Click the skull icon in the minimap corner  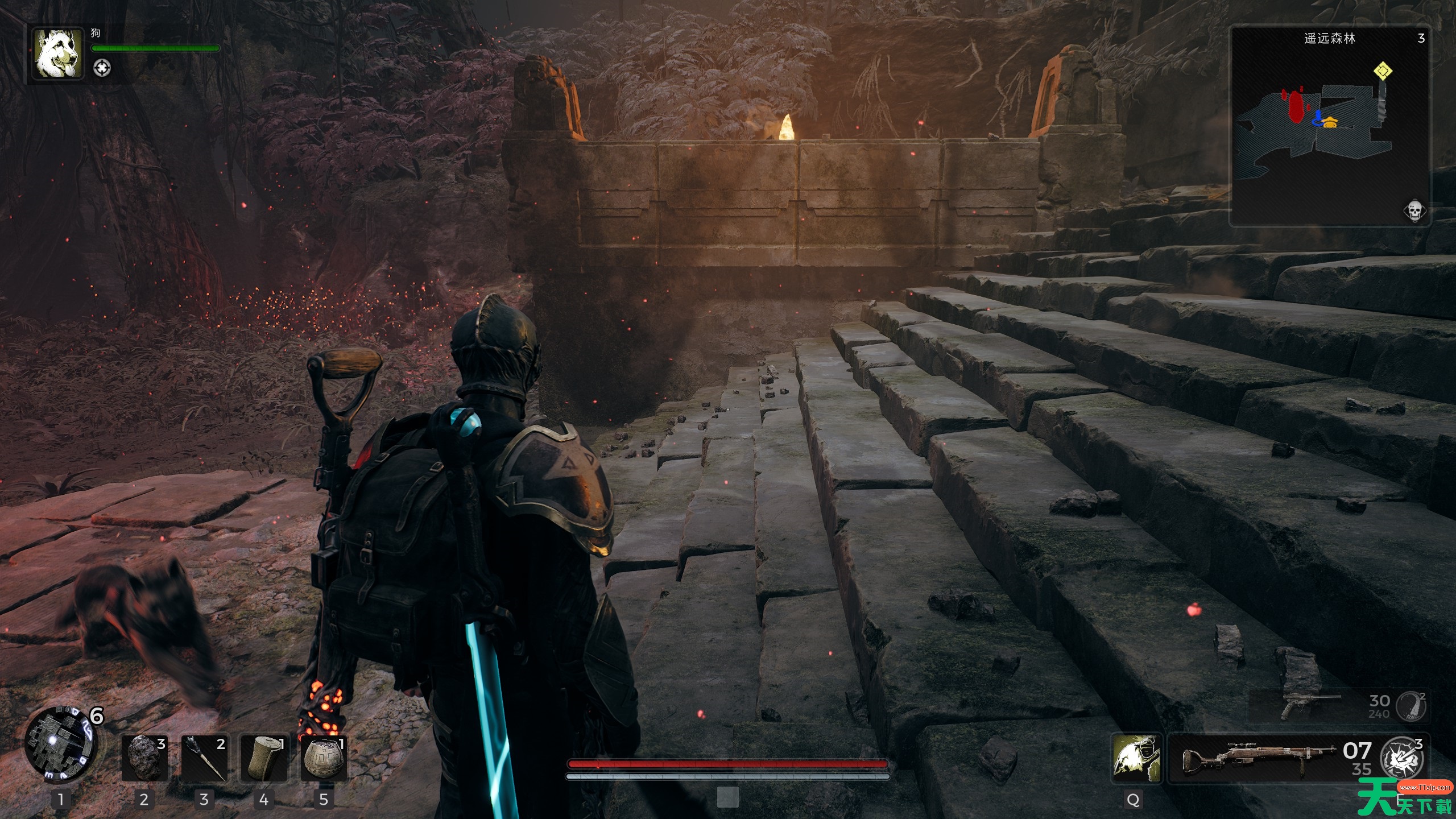click(x=1414, y=210)
